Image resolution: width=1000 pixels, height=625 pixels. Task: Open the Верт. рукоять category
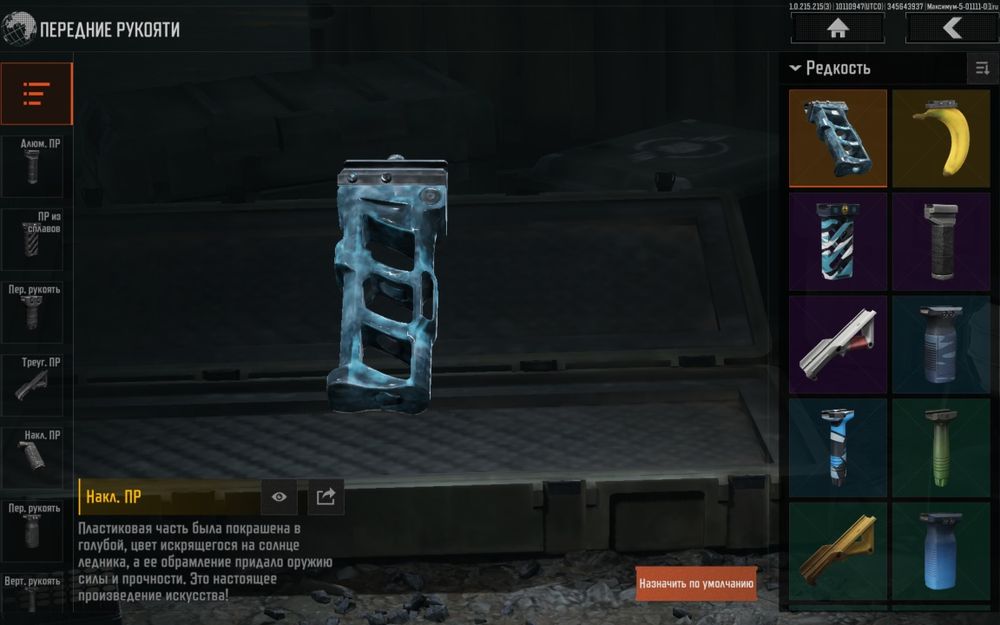click(x=36, y=591)
